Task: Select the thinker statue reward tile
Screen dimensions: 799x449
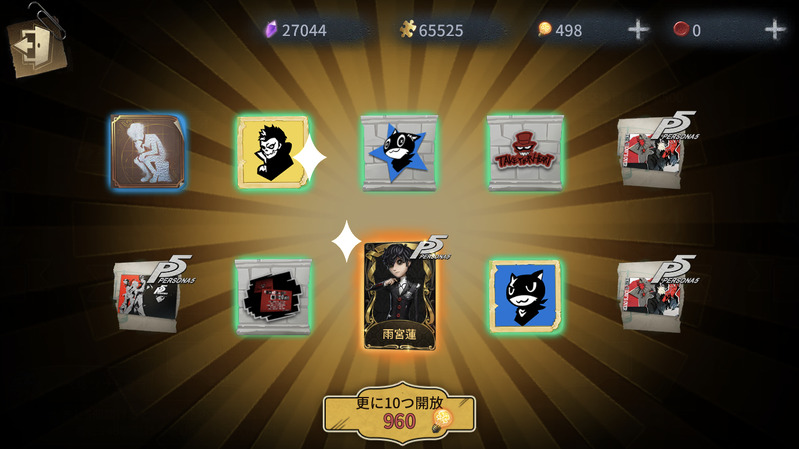Action: (x=148, y=152)
